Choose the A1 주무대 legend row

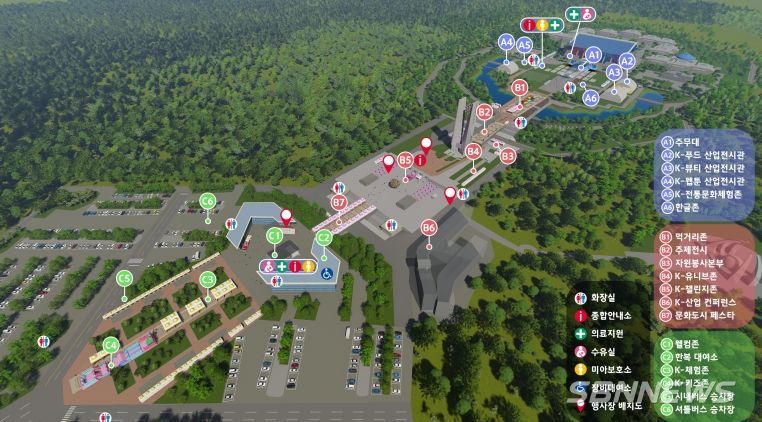tap(685, 142)
